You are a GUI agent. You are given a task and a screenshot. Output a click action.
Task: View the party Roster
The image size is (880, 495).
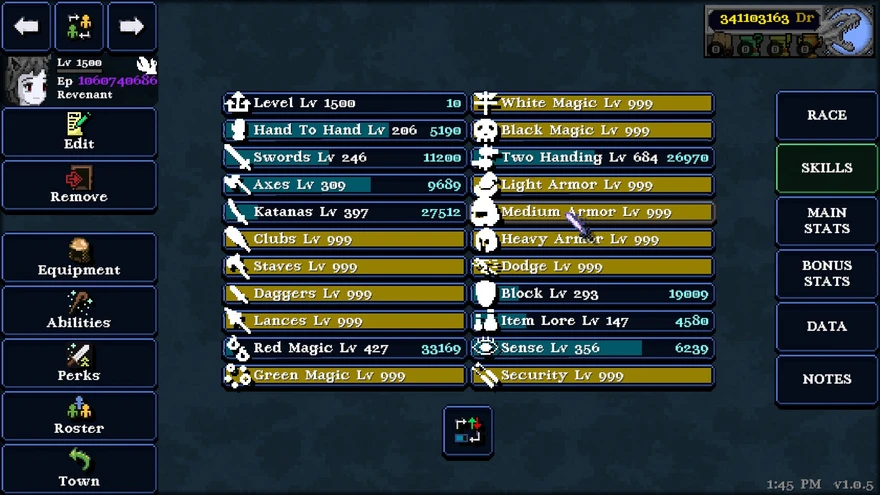(79, 416)
